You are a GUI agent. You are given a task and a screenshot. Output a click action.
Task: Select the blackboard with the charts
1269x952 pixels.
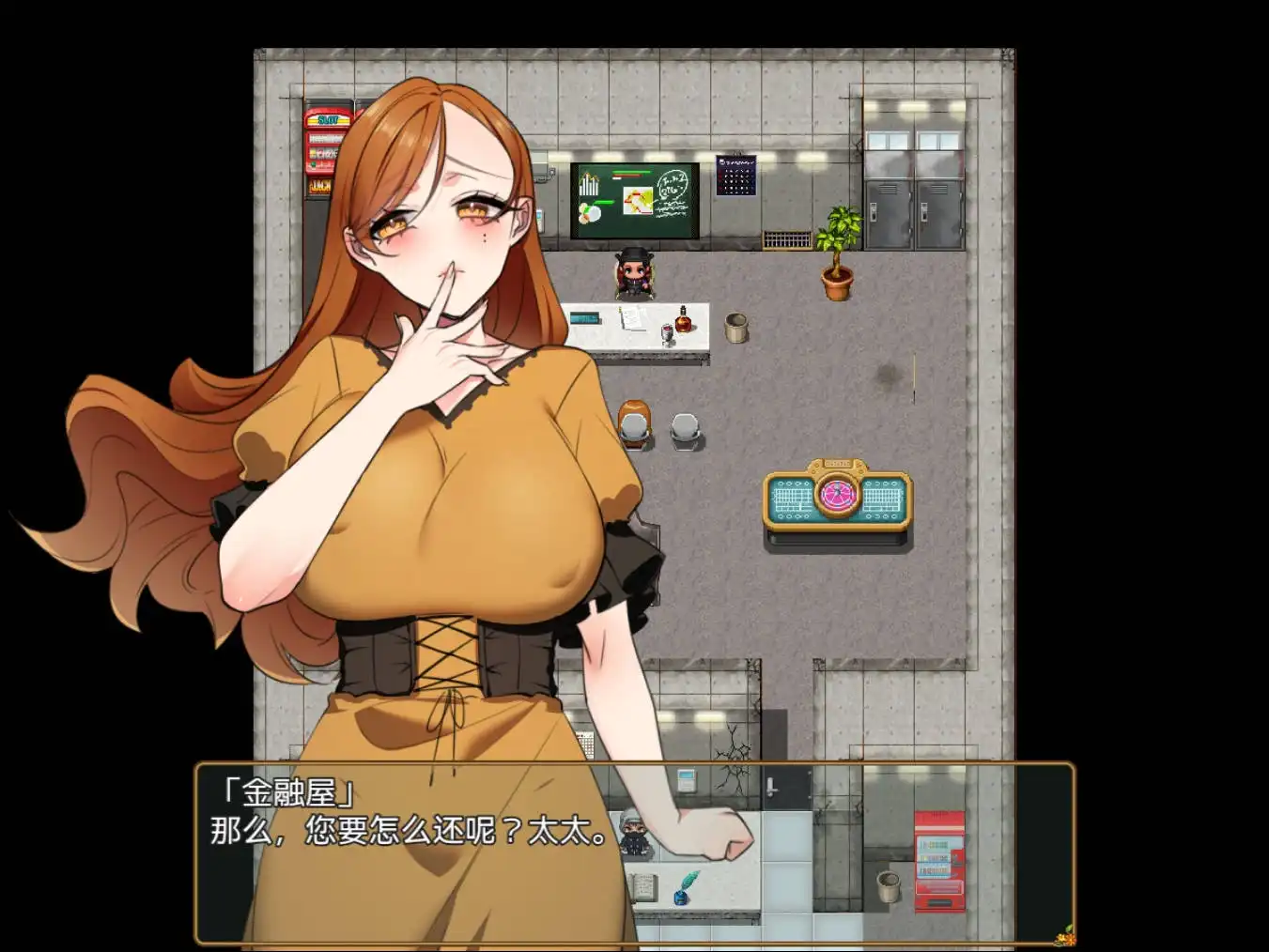pyautogui.click(x=632, y=199)
